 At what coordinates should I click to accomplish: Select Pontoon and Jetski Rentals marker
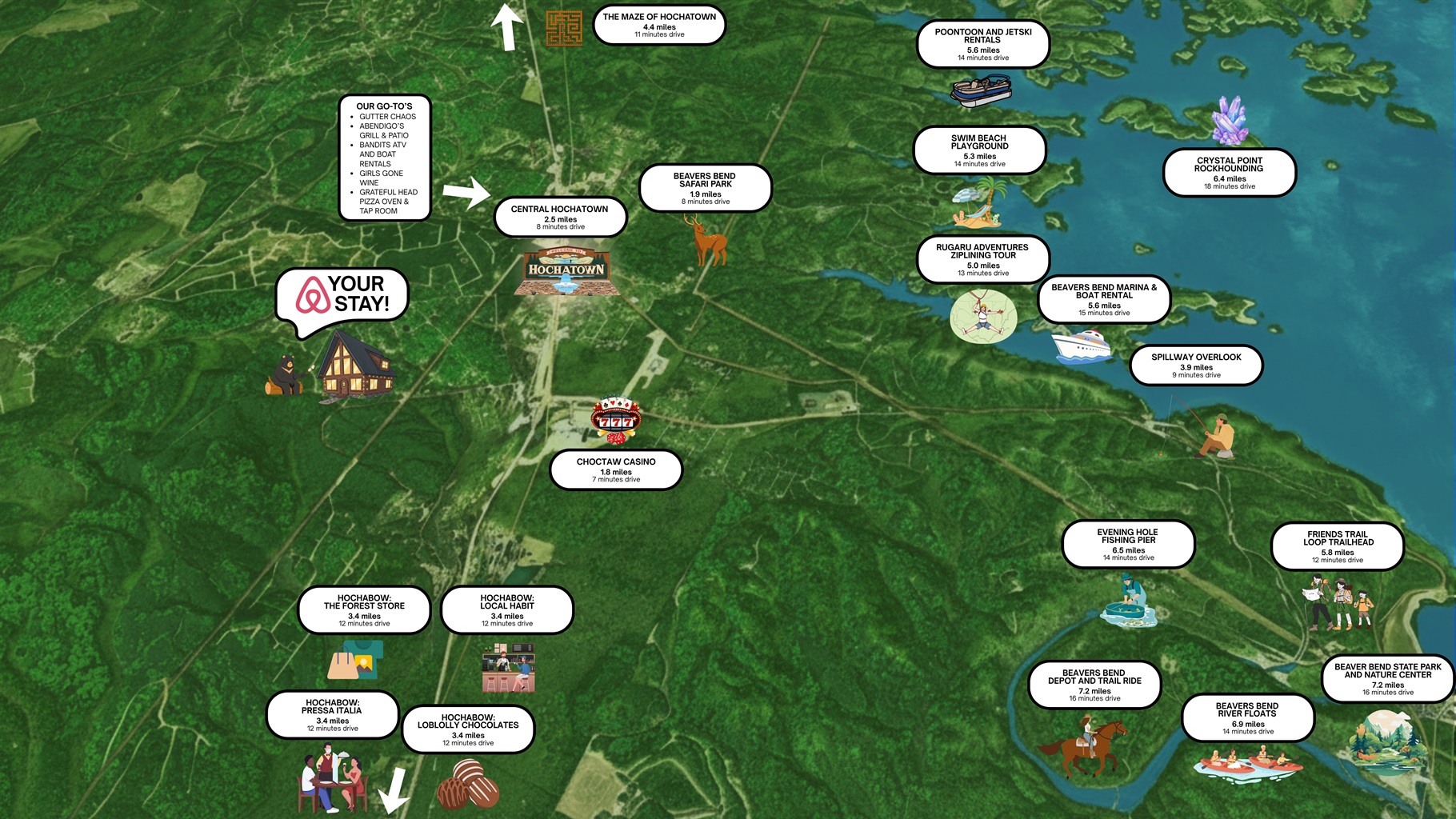pyautogui.click(x=982, y=44)
